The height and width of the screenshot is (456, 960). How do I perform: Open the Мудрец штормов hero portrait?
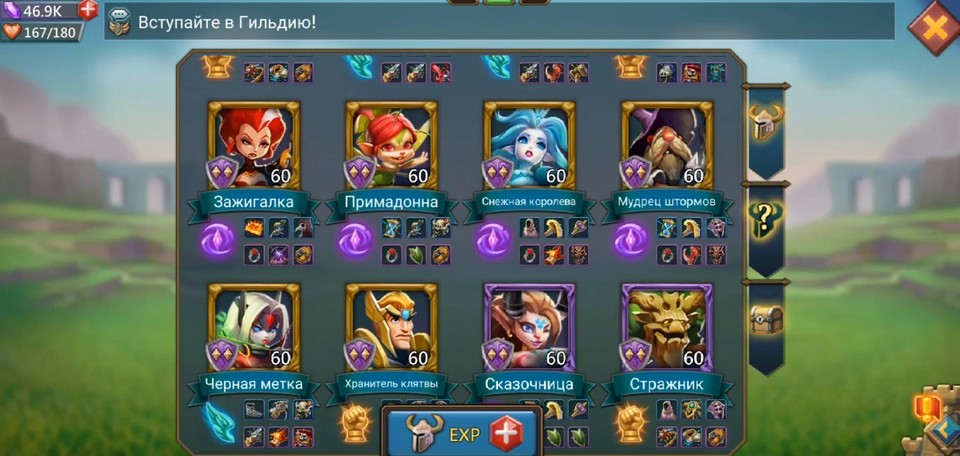coord(667,145)
